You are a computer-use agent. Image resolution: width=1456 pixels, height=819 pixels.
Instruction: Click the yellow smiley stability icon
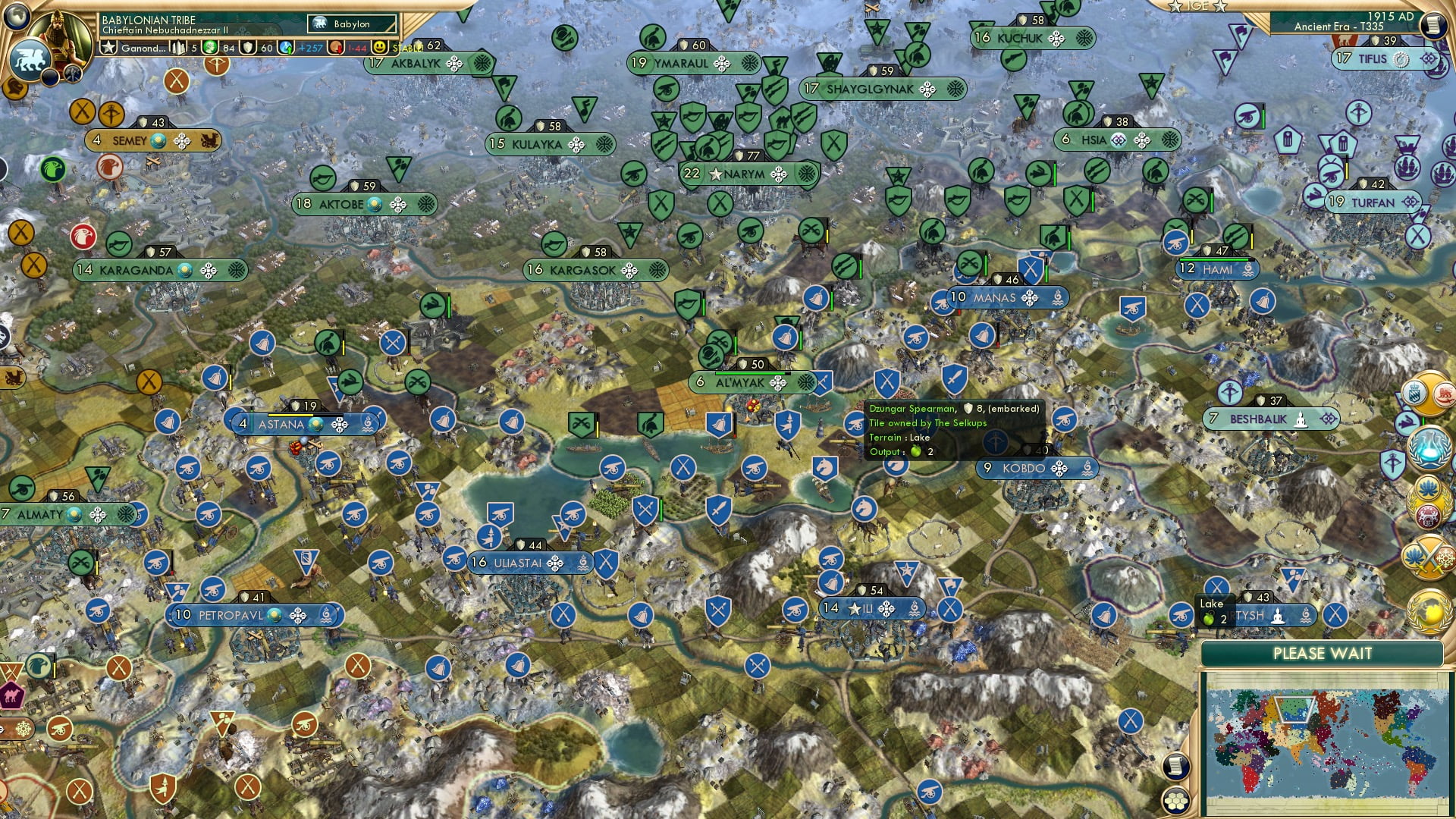click(x=380, y=47)
